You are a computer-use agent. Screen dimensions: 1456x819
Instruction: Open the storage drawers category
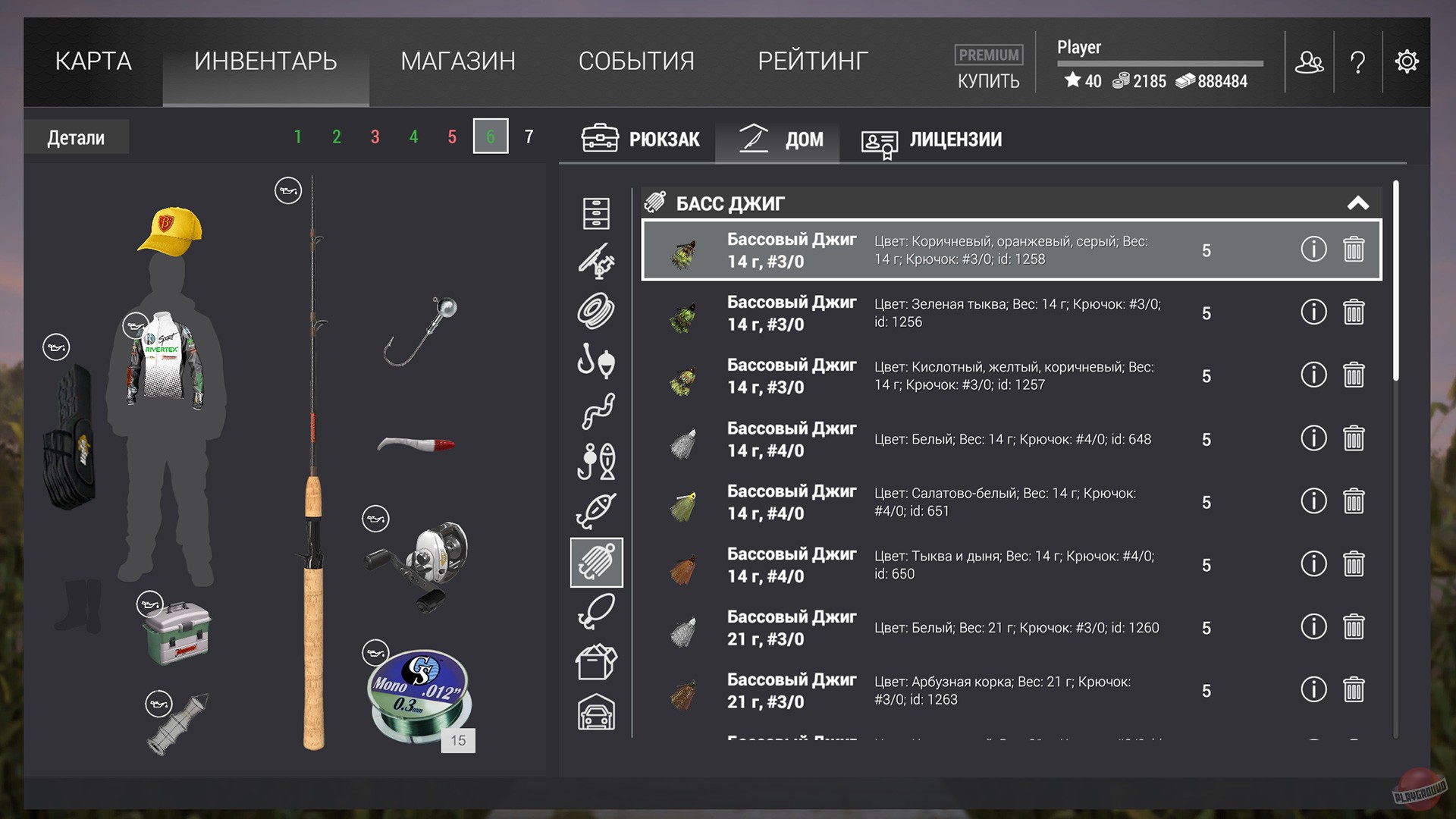[597, 215]
